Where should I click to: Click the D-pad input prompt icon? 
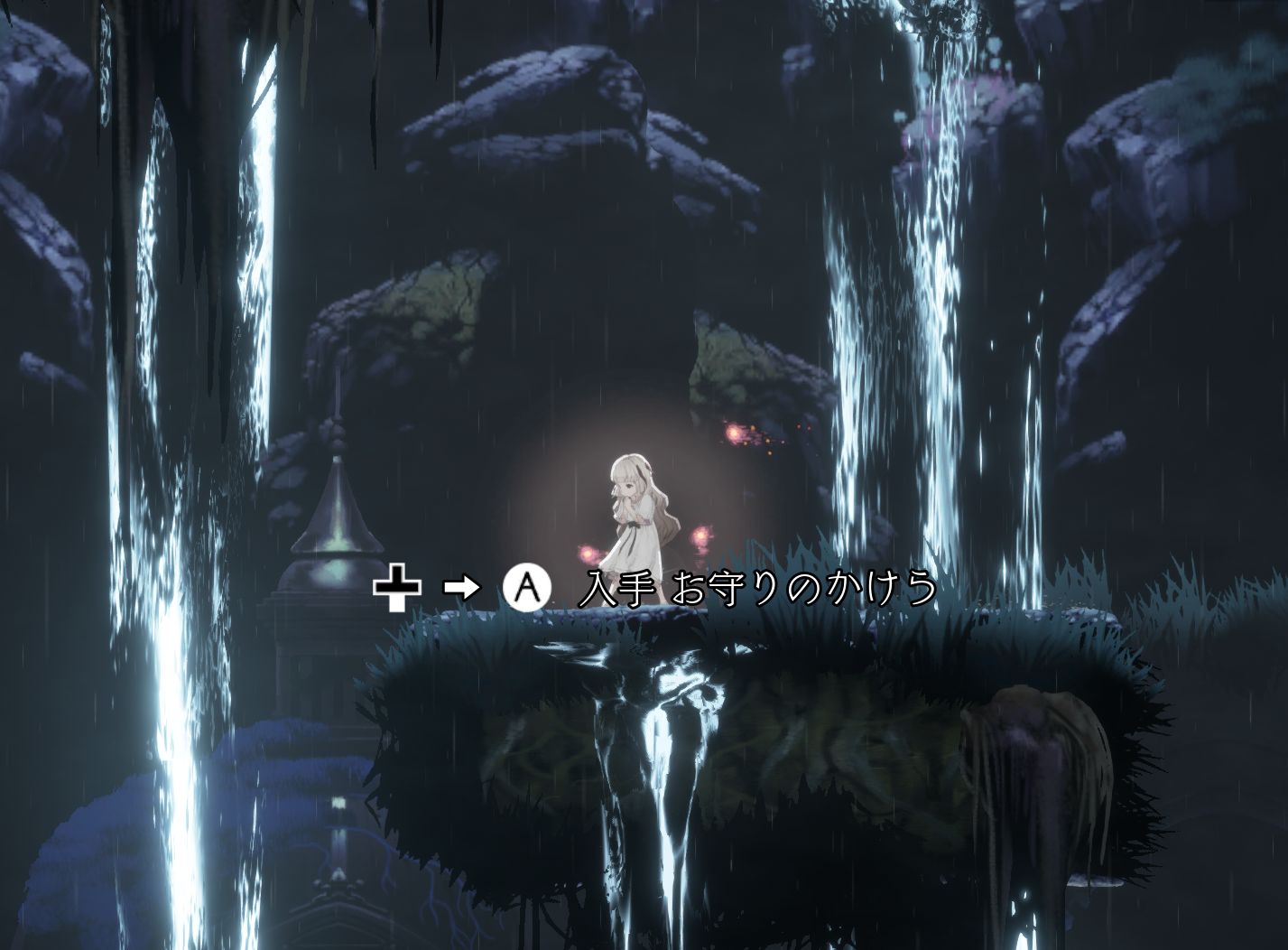tap(397, 588)
